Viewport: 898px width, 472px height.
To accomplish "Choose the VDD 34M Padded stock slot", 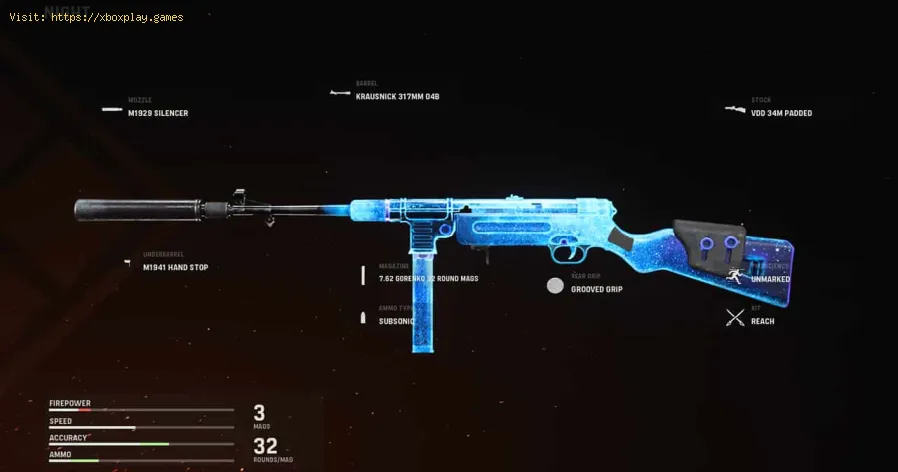I will click(781, 113).
